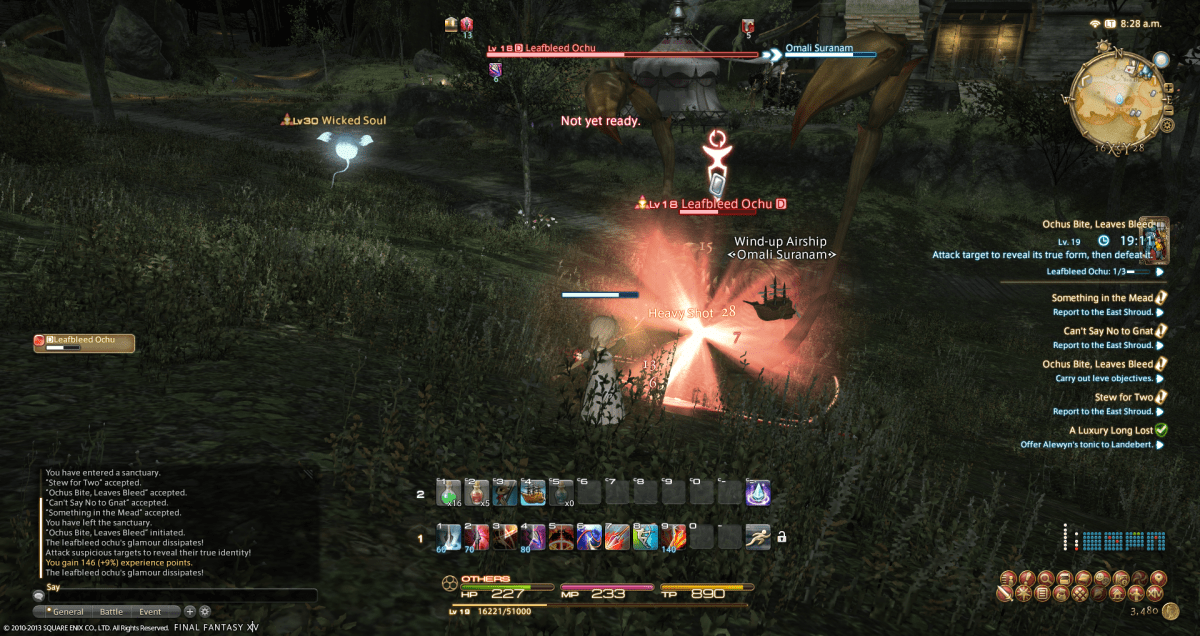
Task: Open chat log settings gear
Action: pos(205,611)
